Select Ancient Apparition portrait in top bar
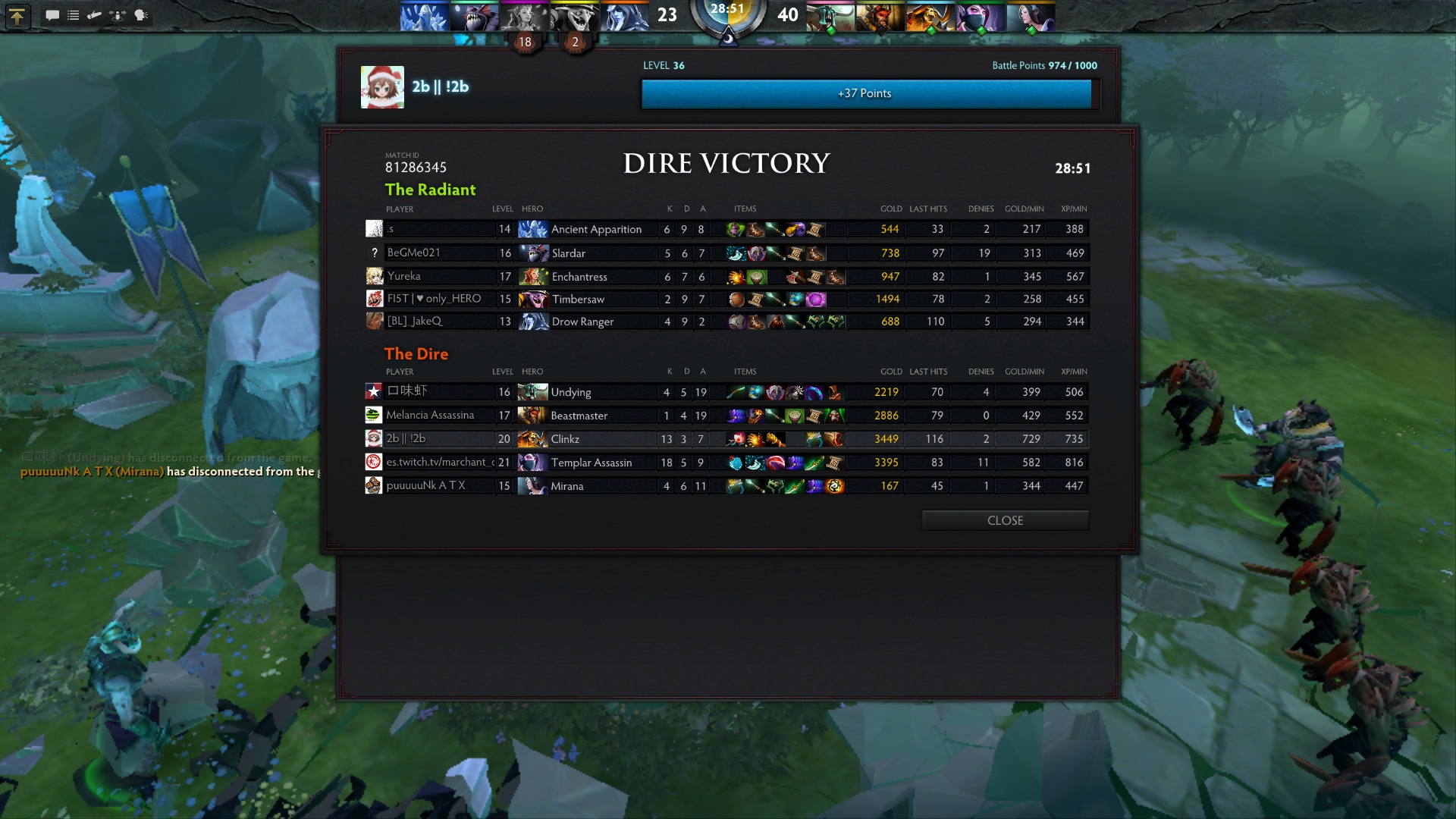 [x=423, y=17]
